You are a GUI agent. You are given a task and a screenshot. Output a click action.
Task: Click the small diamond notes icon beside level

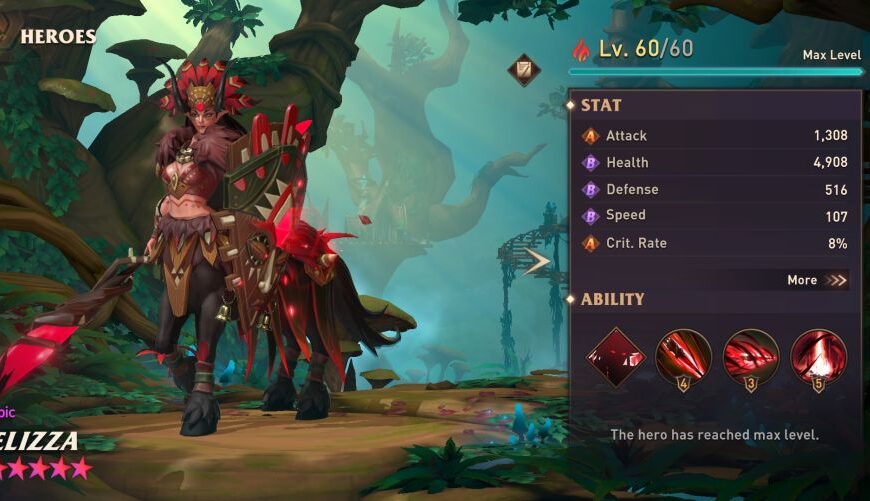(x=523, y=69)
